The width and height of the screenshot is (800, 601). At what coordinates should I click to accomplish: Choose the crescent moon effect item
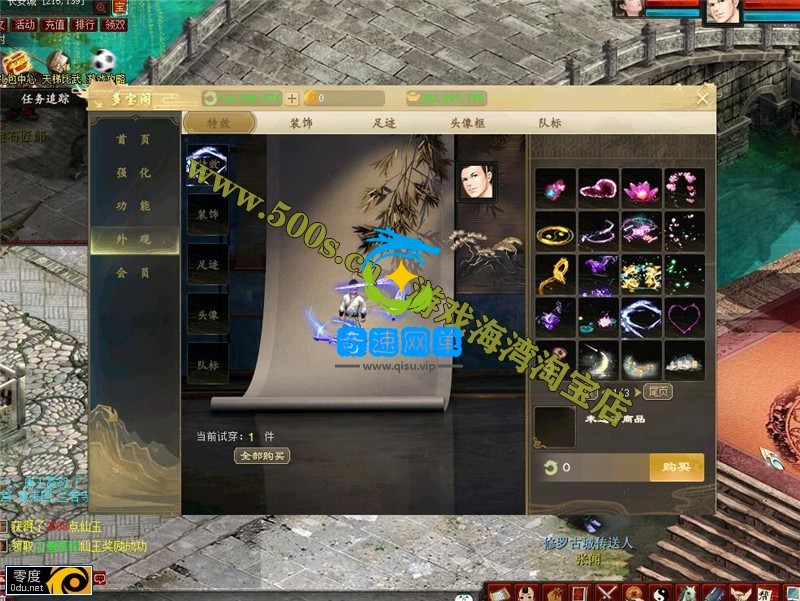pyautogui.click(x=598, y=361)
